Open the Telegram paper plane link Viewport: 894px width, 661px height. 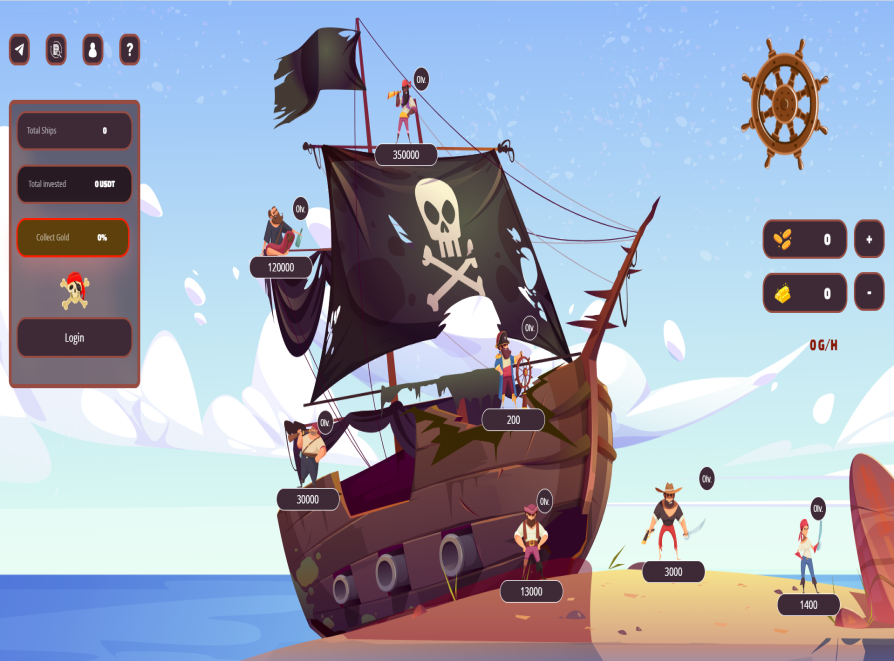20,49
